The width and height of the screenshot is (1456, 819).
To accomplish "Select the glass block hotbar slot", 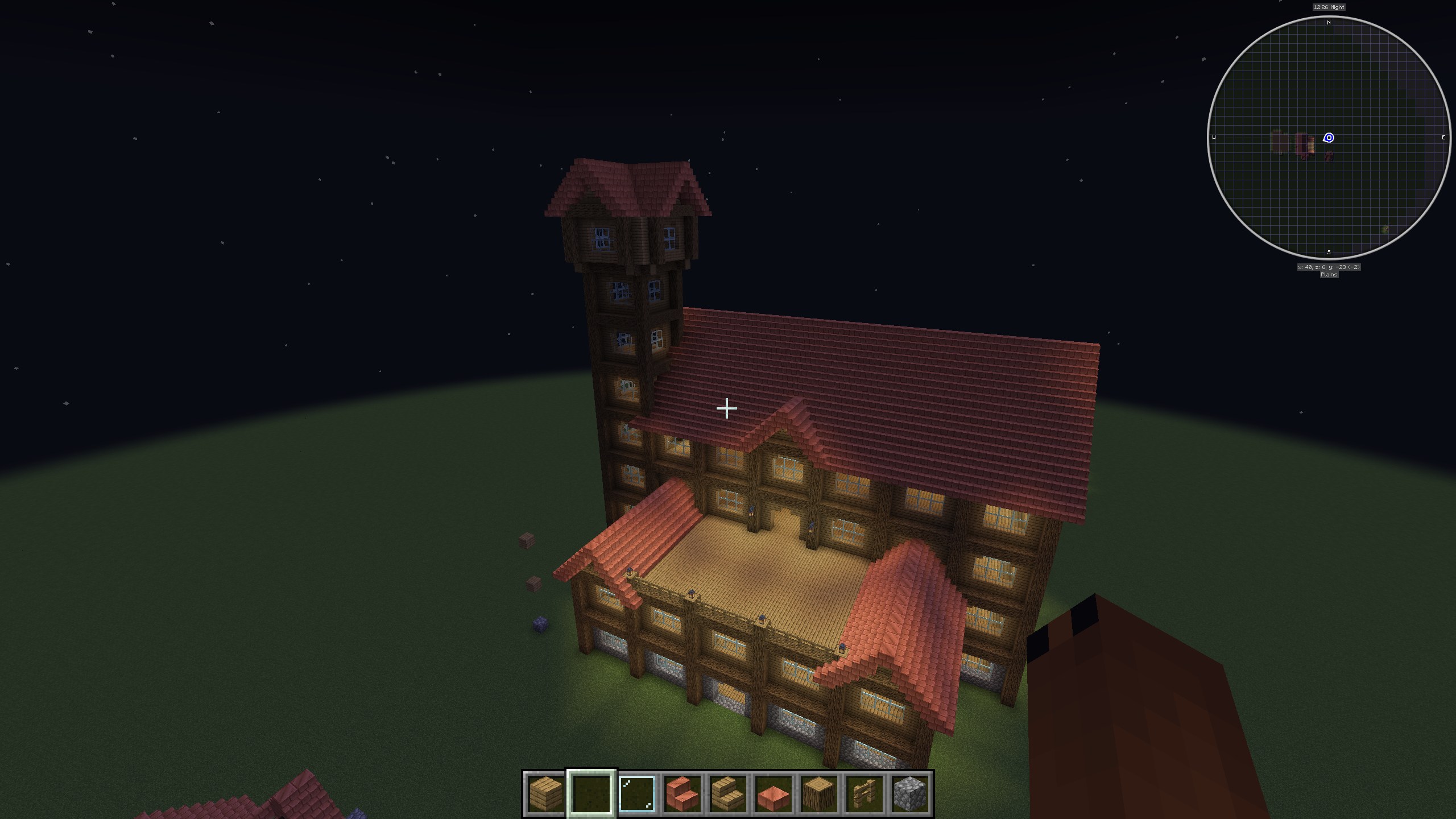I will pos(637,793).
